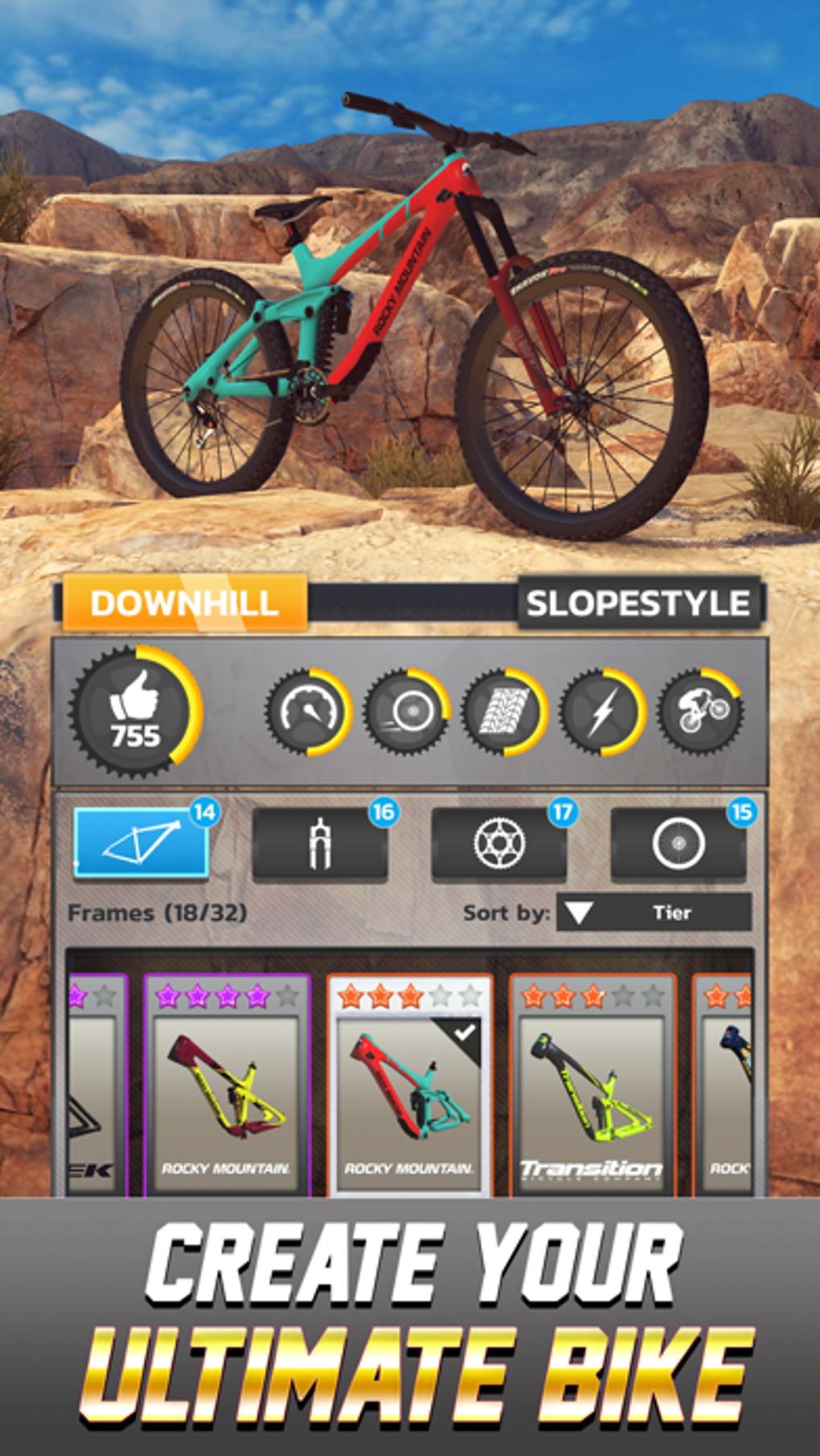Screen dimensions: 820x1456
Task: Open the wheels parts category
Action: tap(679, 843)
